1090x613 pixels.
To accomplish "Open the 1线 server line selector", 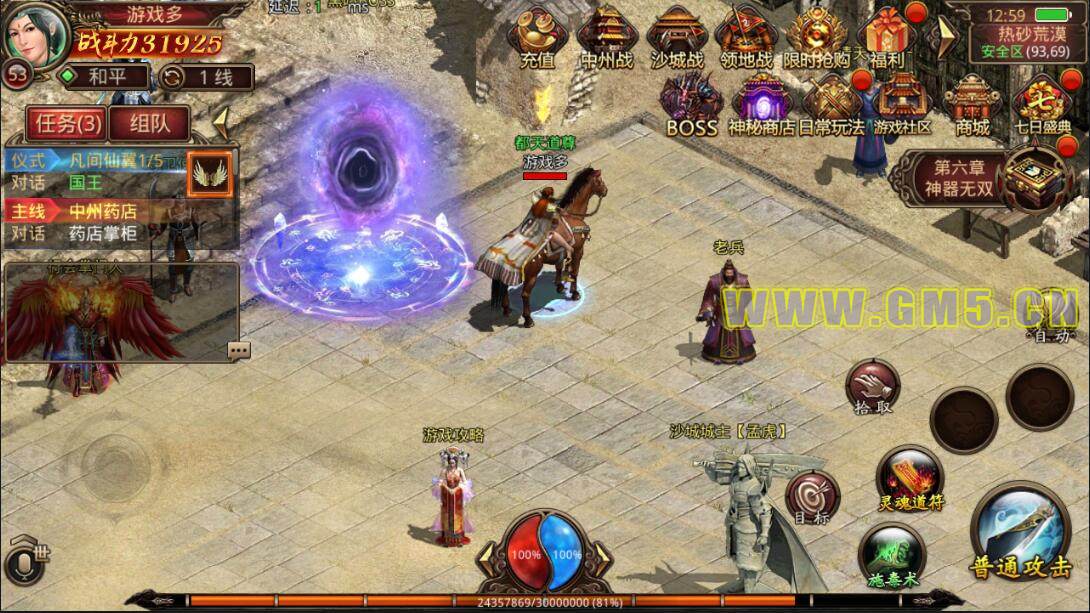I will point(206,77).
